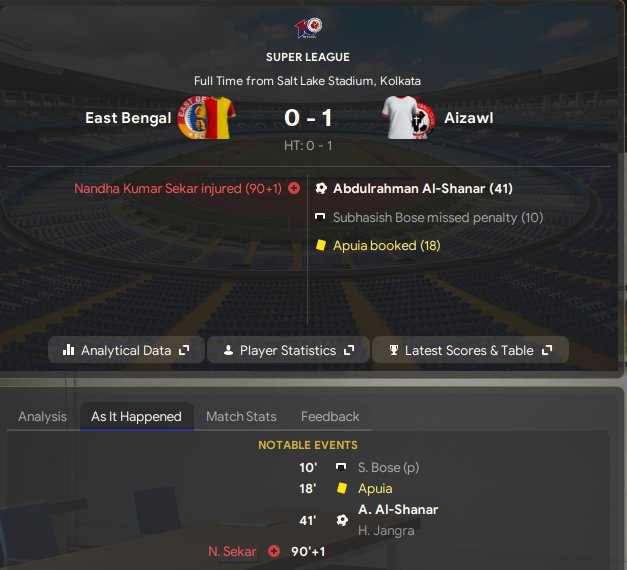Click the Super League logo
627x570 pixels.
point(308,27)
